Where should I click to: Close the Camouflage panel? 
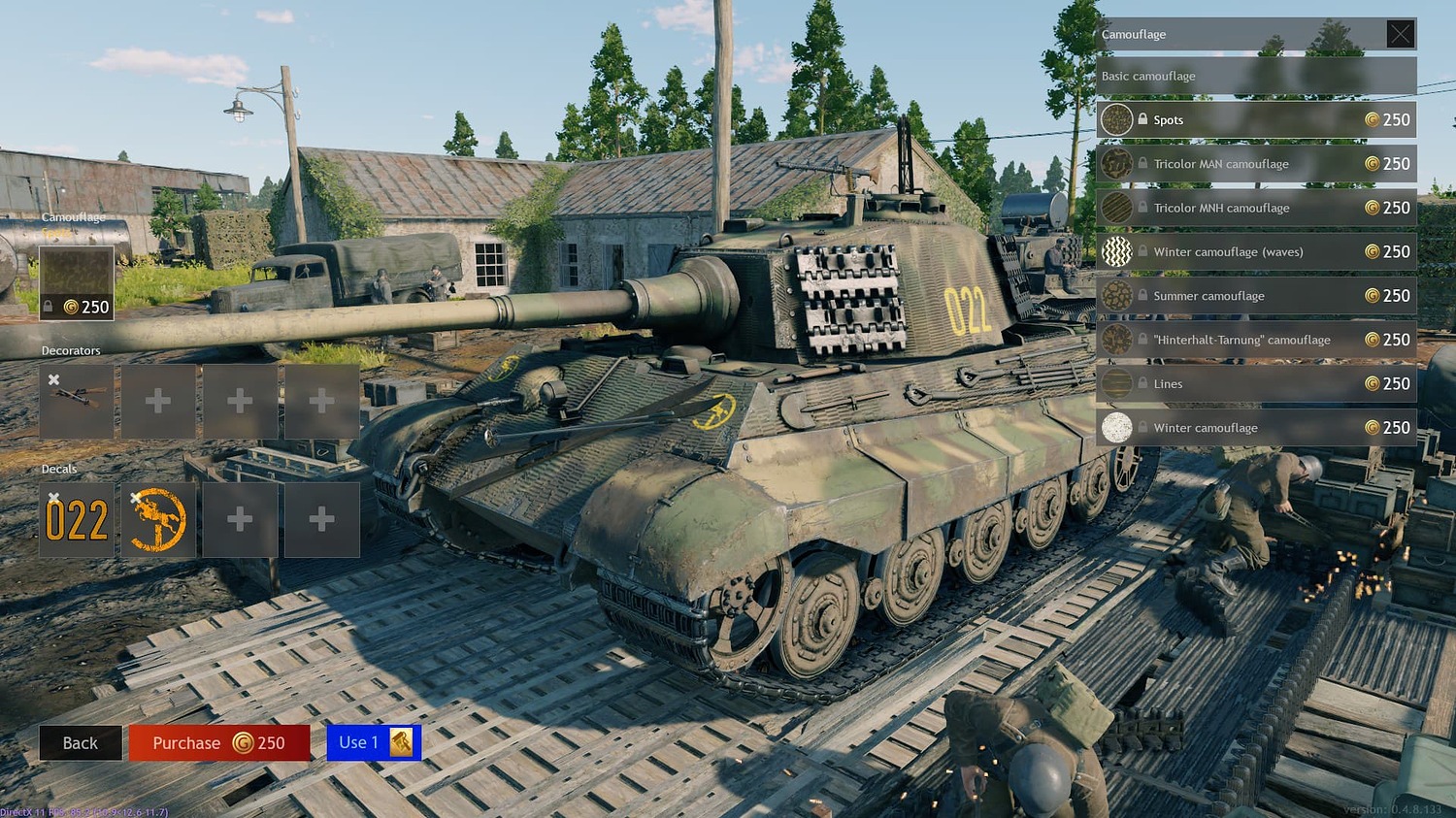1401,33
